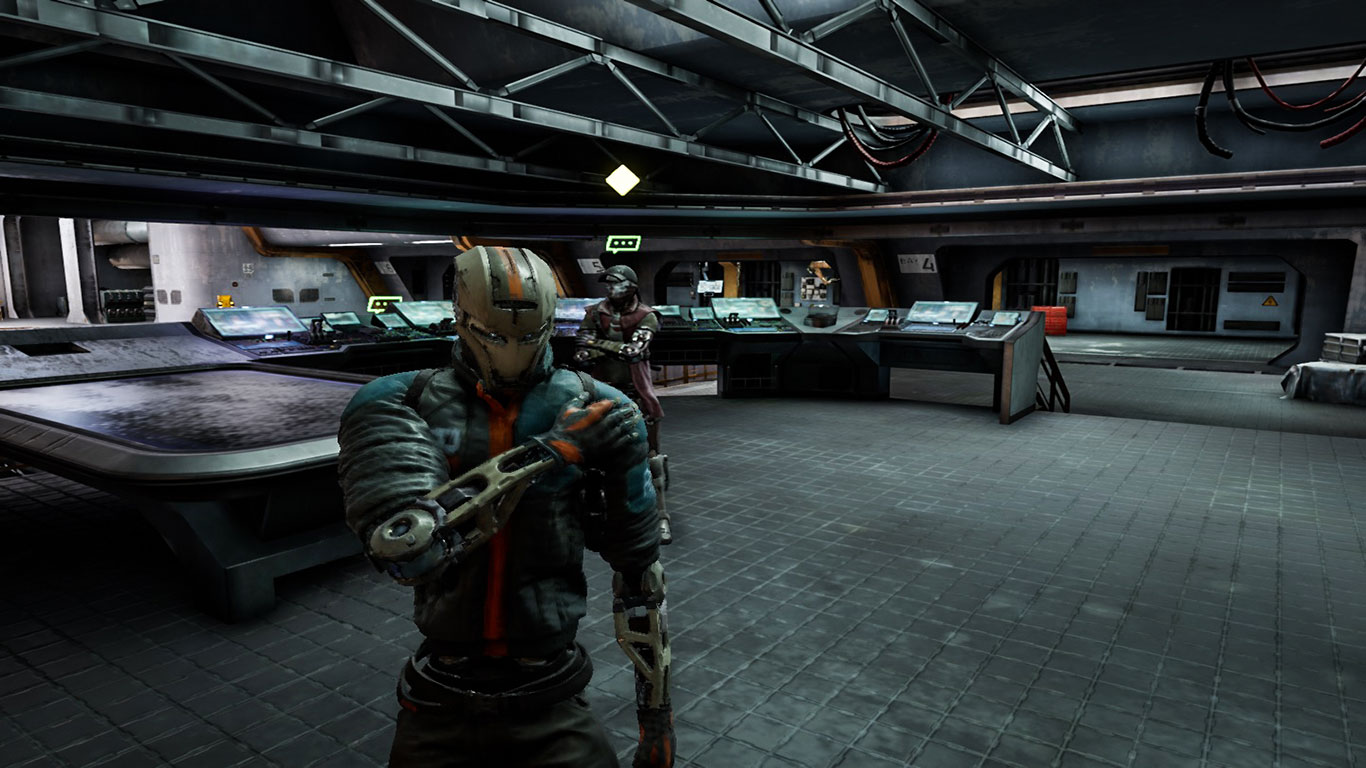Select the white diamond objective marker
This screenshot has width=1366, height=768.
tap(622, 180)
